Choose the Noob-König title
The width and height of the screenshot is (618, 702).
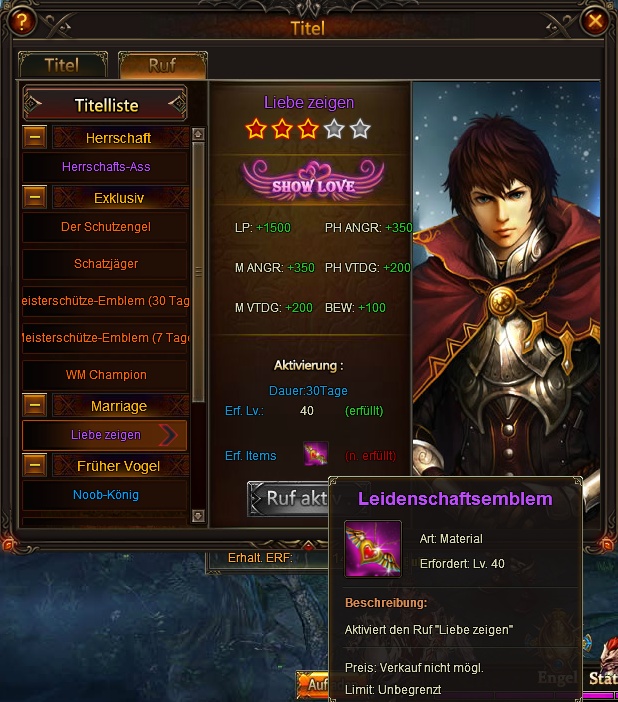click(x=105, y=495)
